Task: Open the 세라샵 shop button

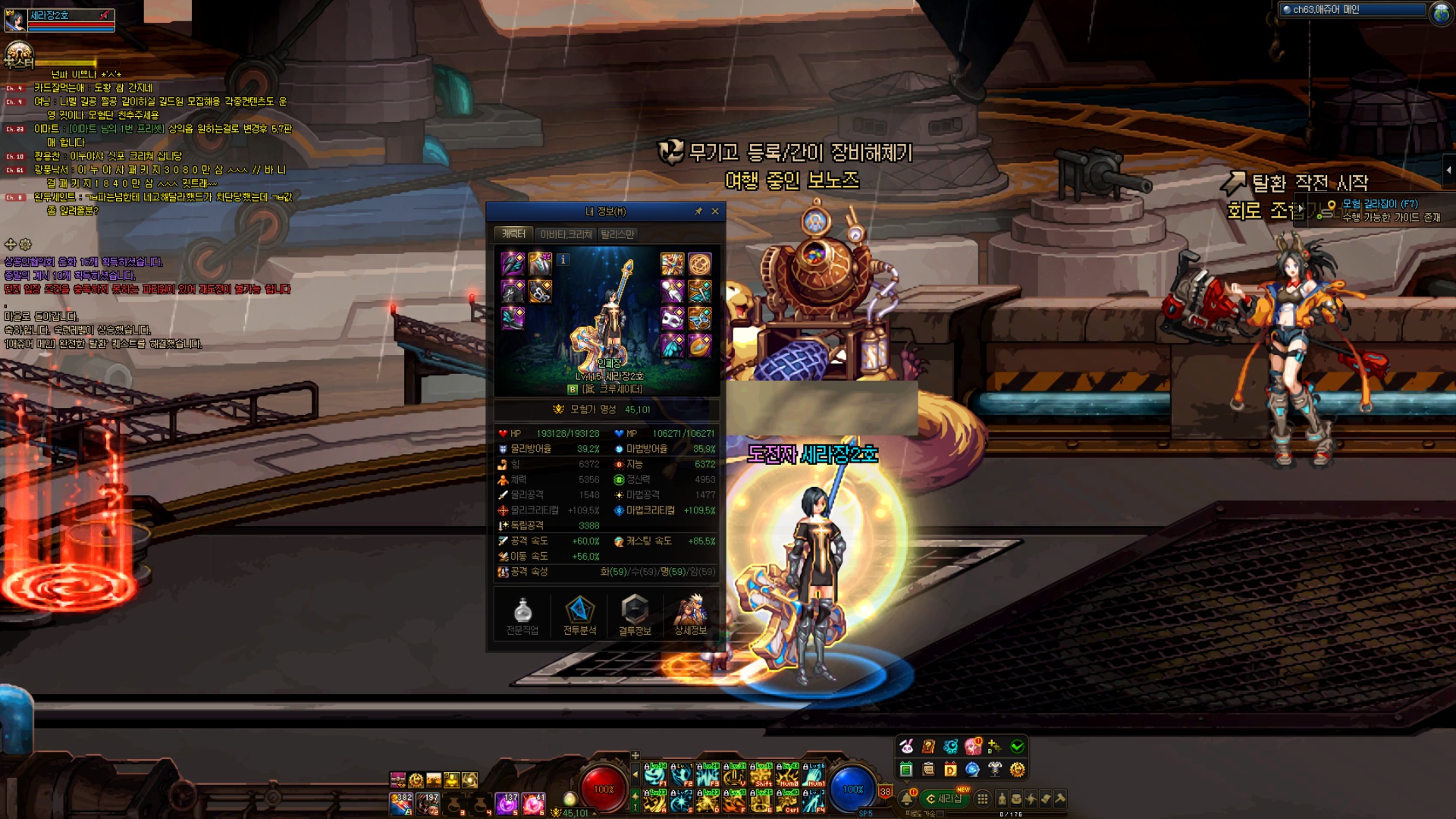Action: click(945, 799)
